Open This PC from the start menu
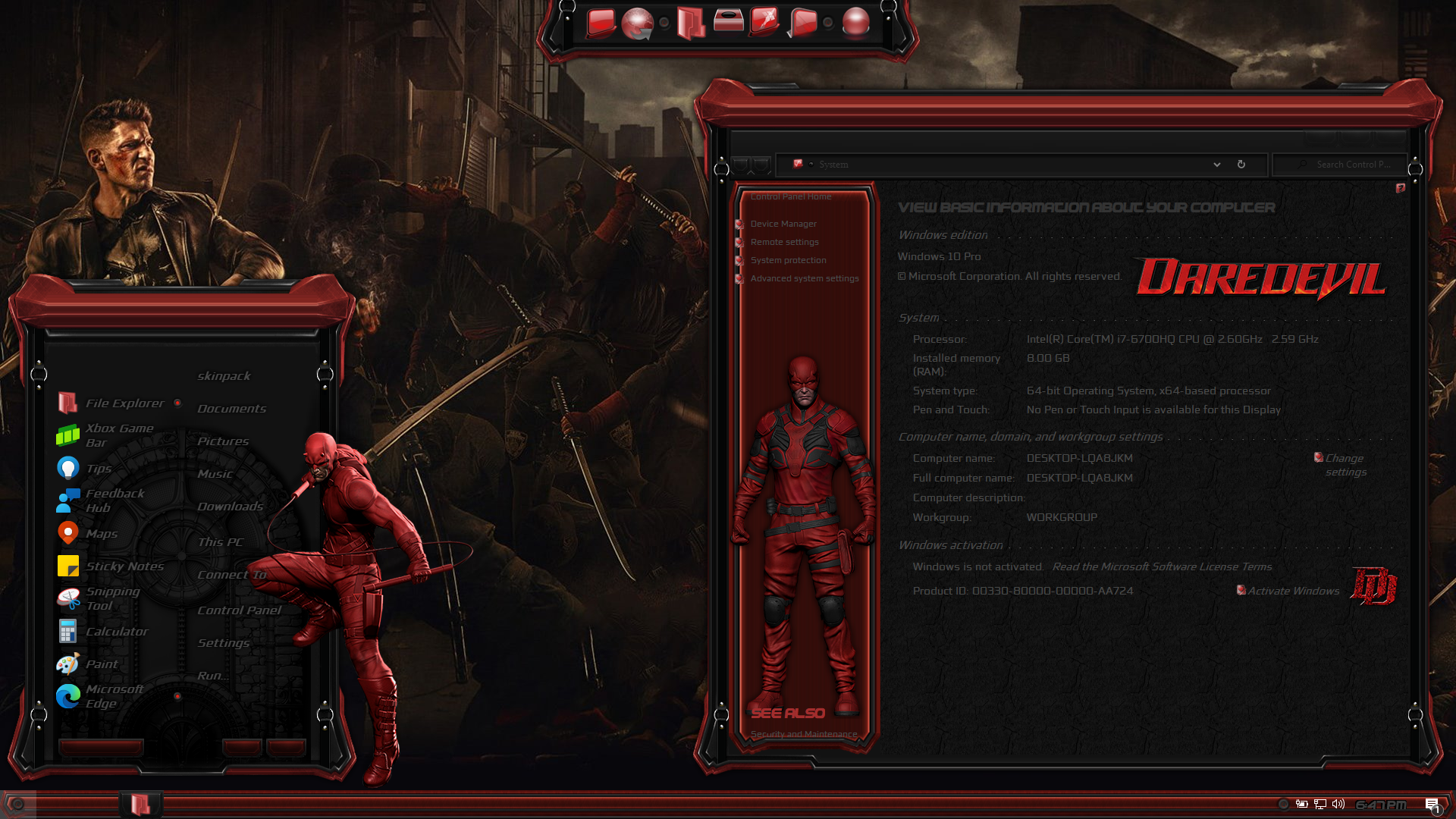 (x=220, y=542)
